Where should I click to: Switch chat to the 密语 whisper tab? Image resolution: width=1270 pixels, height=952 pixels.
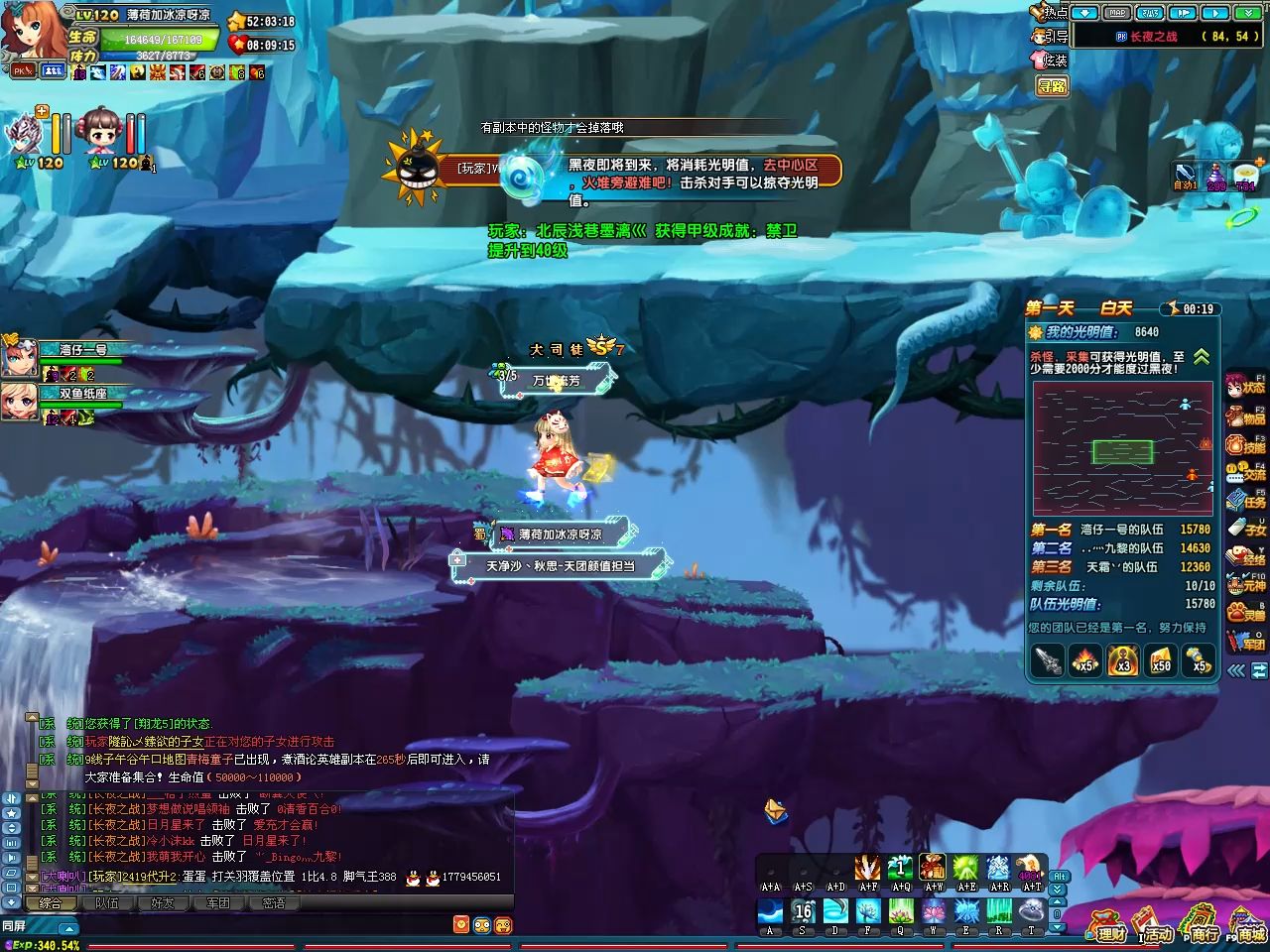(274, 903)
